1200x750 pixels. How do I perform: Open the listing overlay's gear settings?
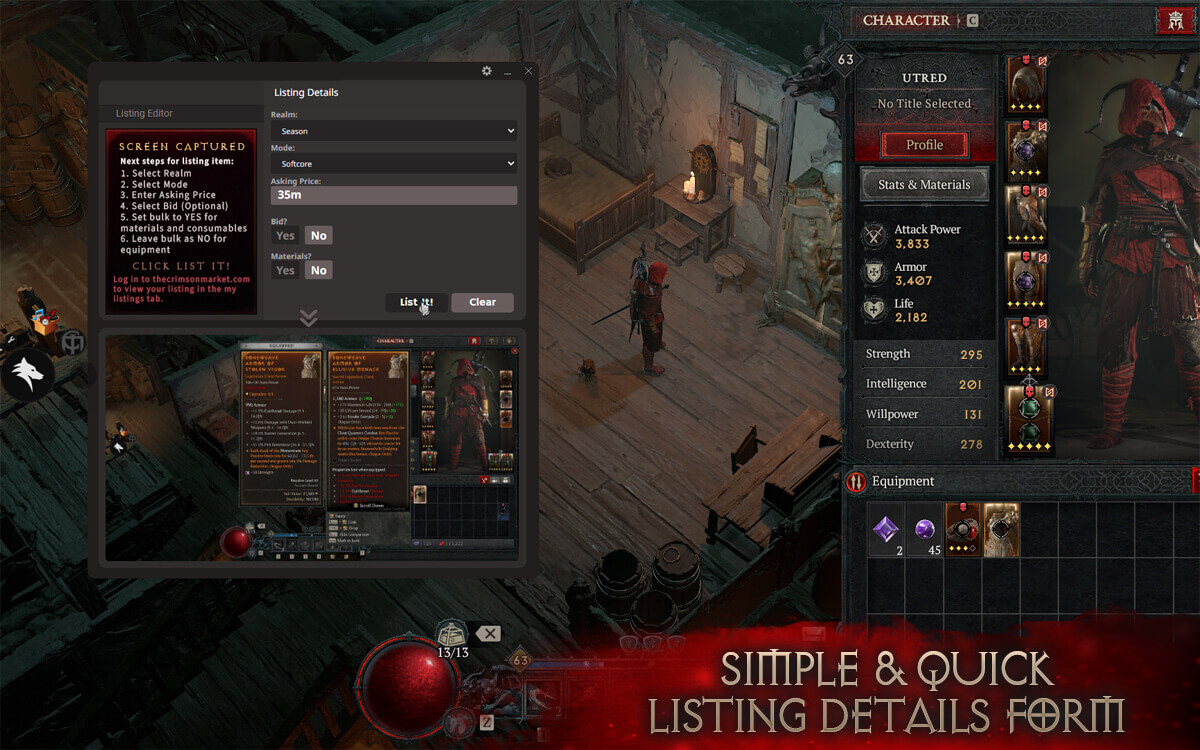coord(487,71)
